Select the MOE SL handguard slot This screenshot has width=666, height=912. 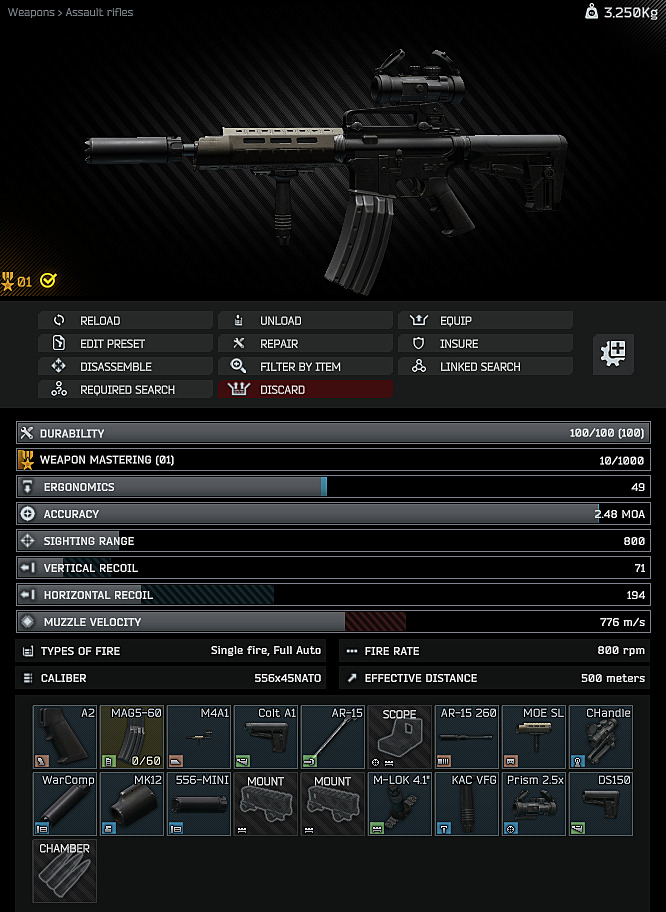coord(534,737)
